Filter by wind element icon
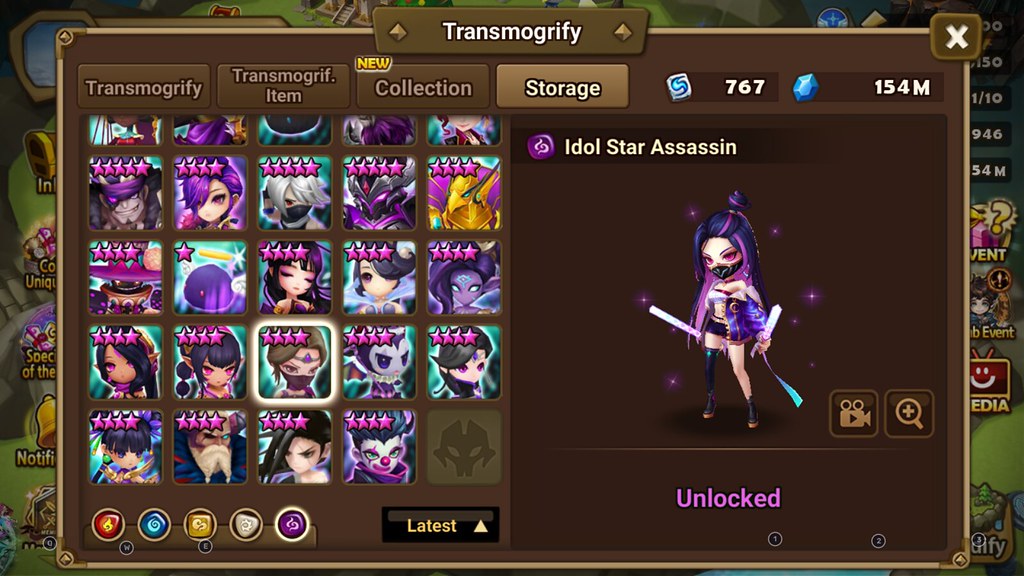The image size is (1024, 576). point(200,524)
